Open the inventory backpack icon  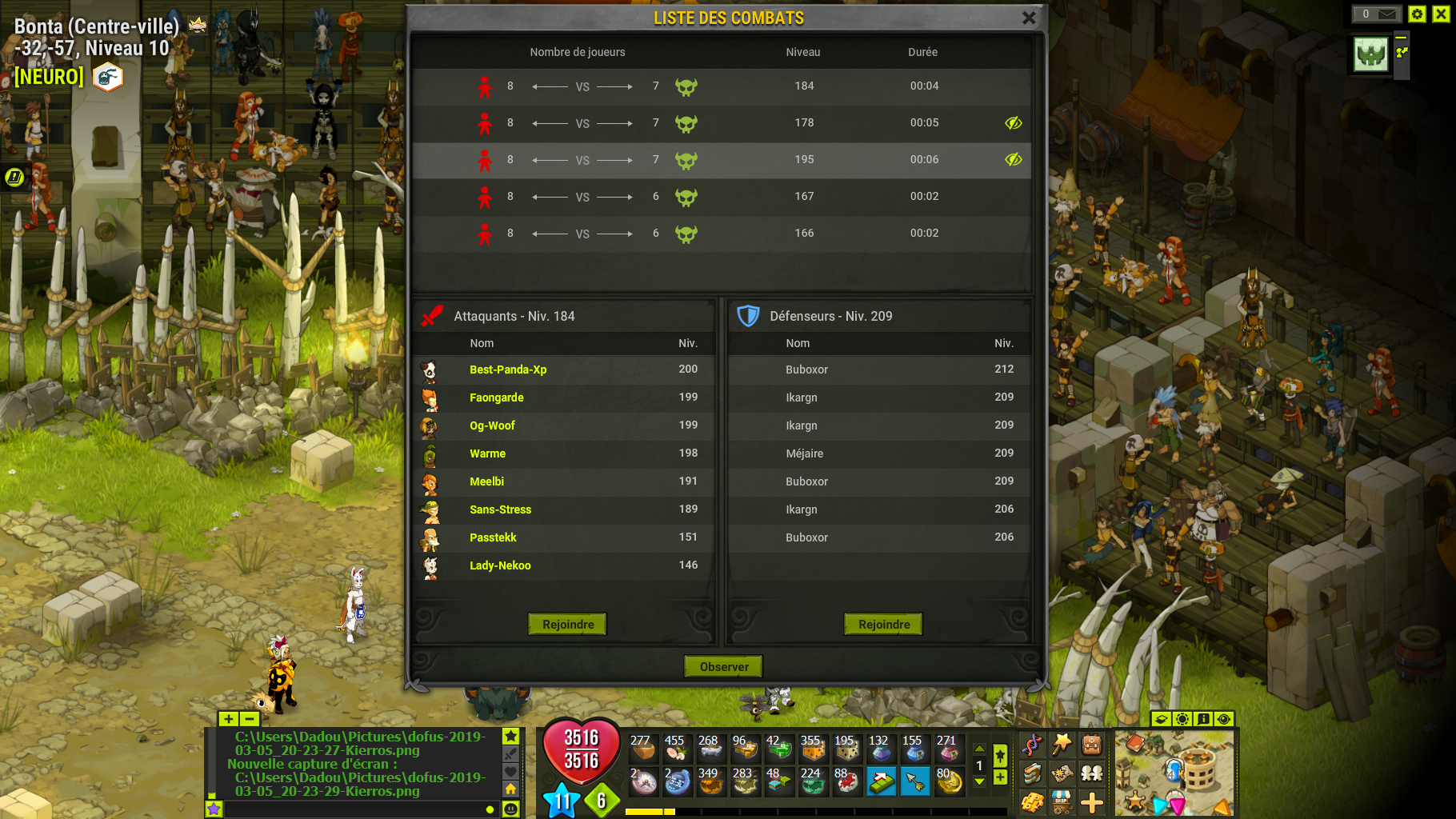pos(1093,745)
